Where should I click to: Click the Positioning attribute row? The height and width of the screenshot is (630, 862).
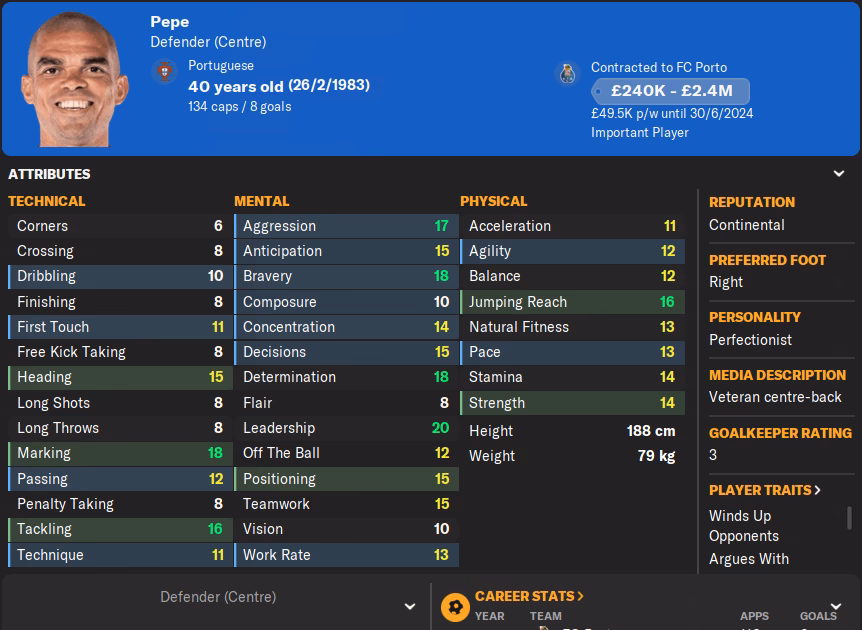(345, 479)
